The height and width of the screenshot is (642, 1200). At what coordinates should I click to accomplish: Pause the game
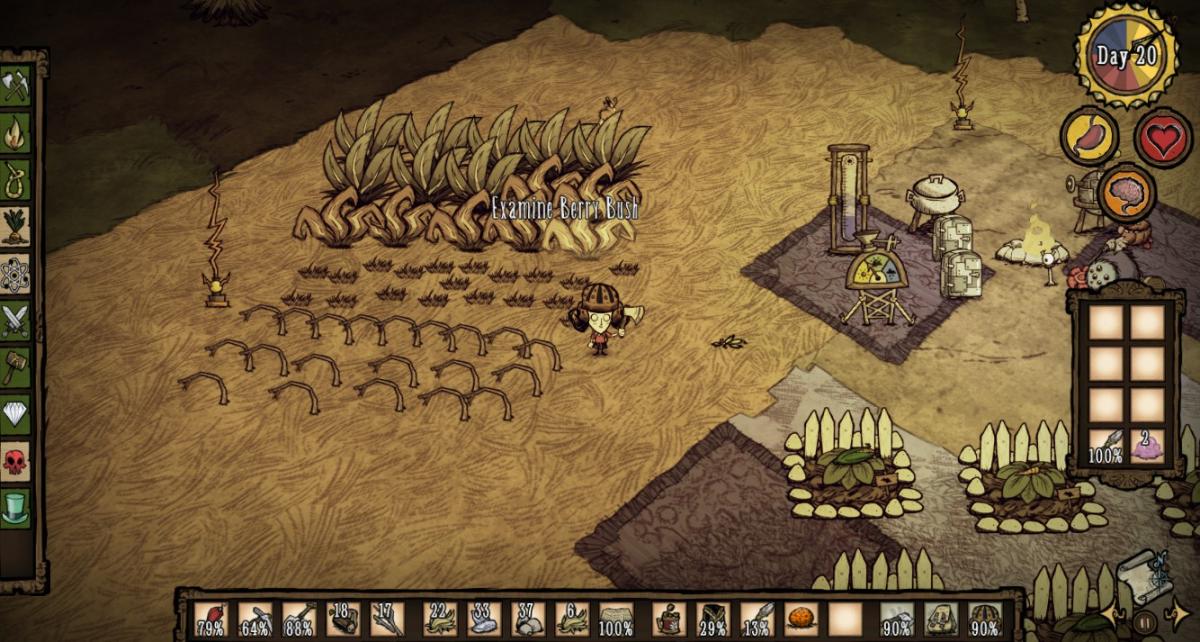coord(1146,623)
